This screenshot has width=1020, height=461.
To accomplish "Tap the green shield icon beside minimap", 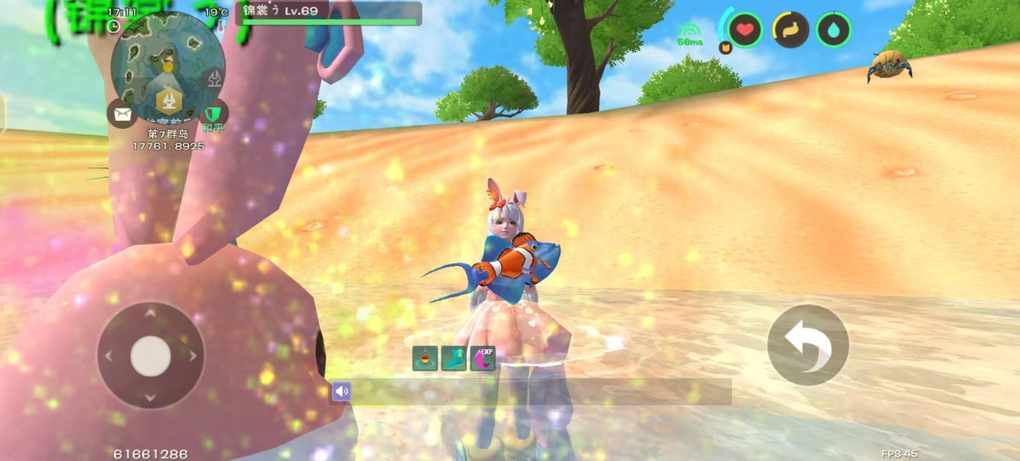I will tap(213, 113).
